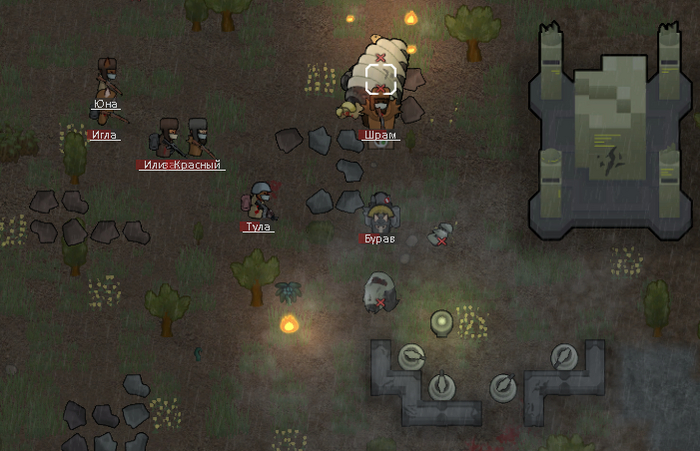Select the pawn labeled Красный
This screenshot has height=451, width=700.
199,139
